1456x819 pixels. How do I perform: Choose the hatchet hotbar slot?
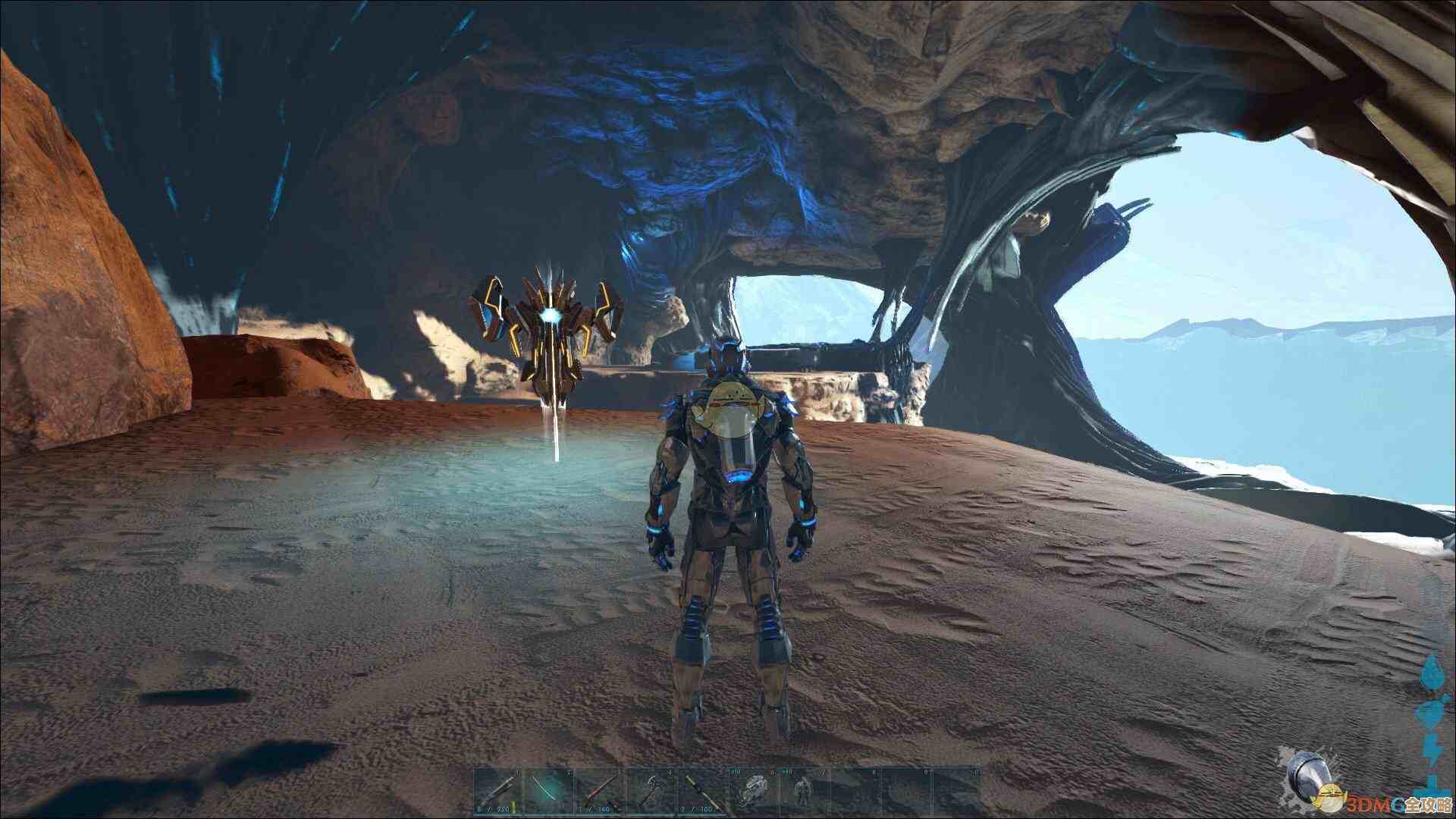point(649,792)
